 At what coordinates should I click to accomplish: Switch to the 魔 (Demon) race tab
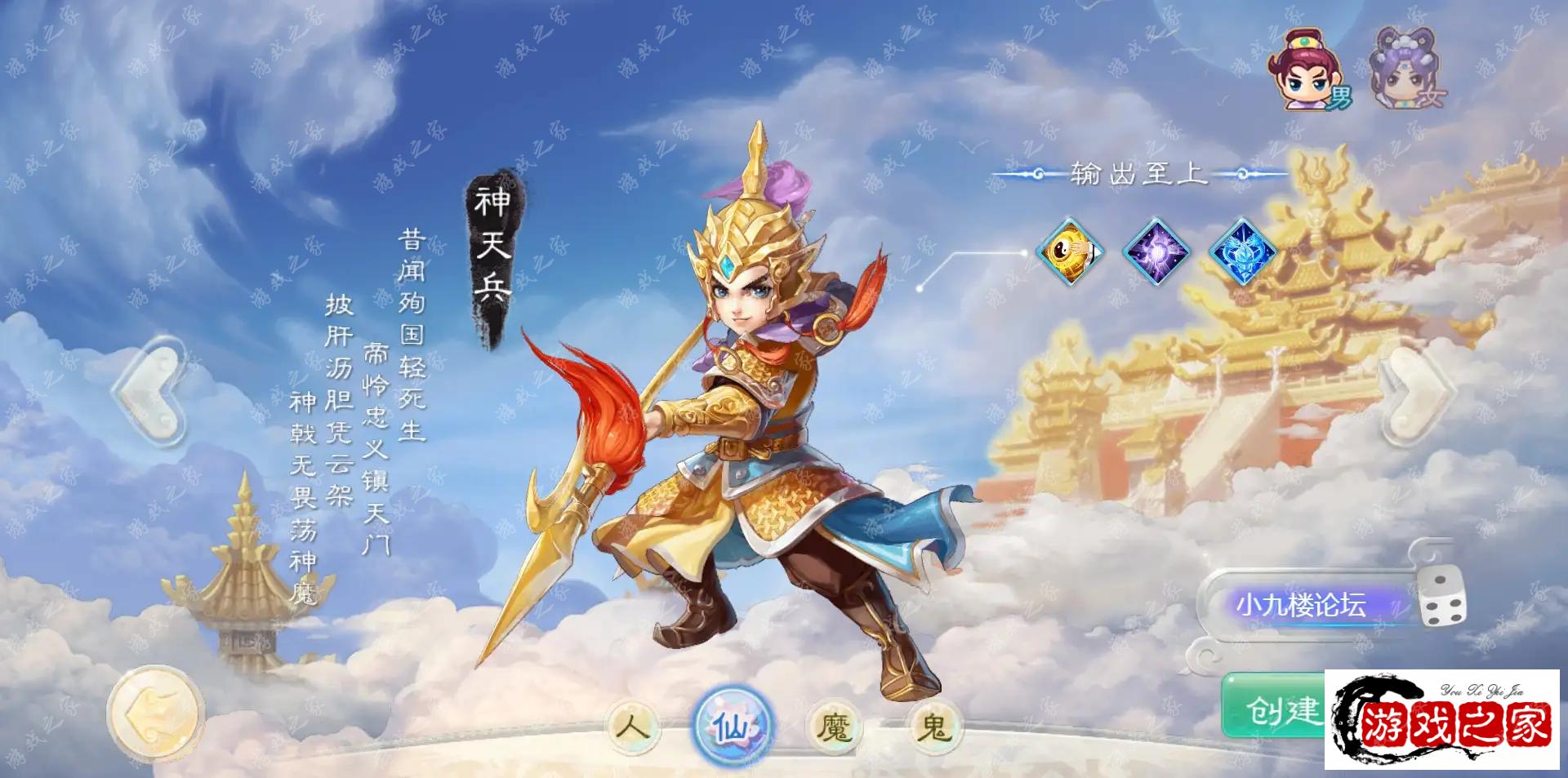click(834, 726)
